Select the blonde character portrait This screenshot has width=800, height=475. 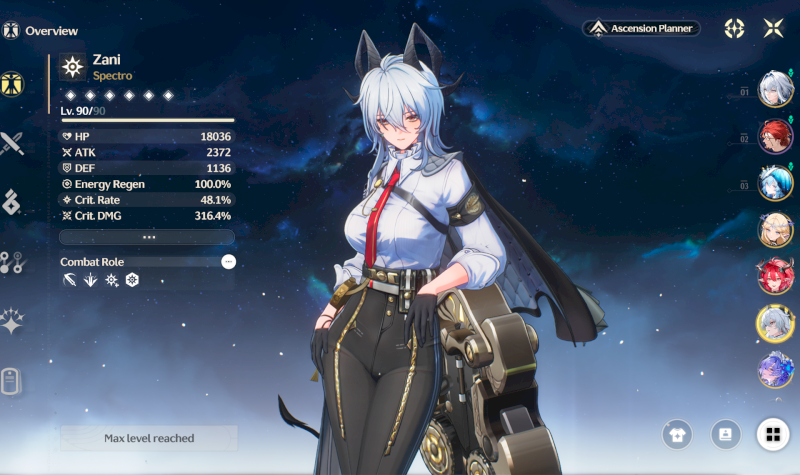click(775, 229)
